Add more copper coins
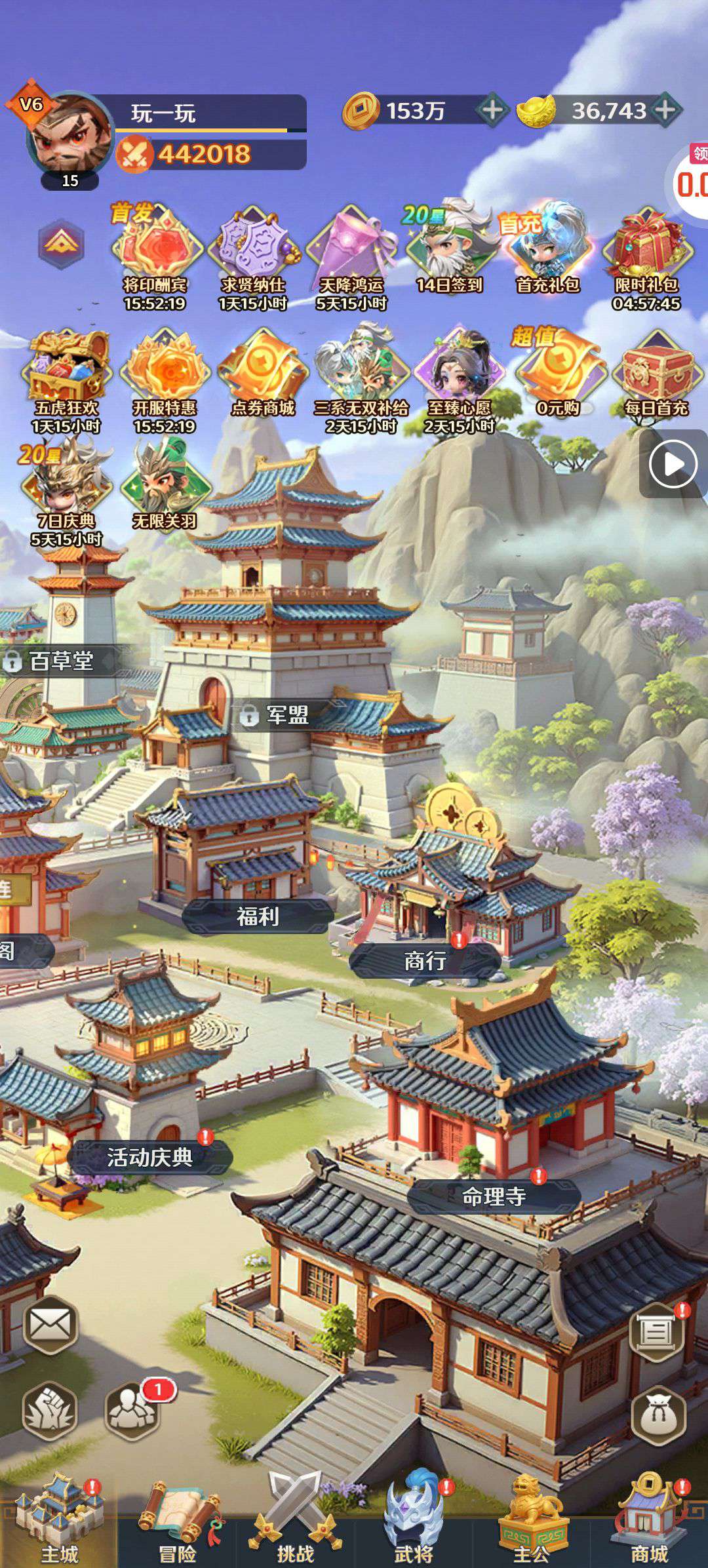This screenshot has height=1568, width=708. tap(492, 110)
